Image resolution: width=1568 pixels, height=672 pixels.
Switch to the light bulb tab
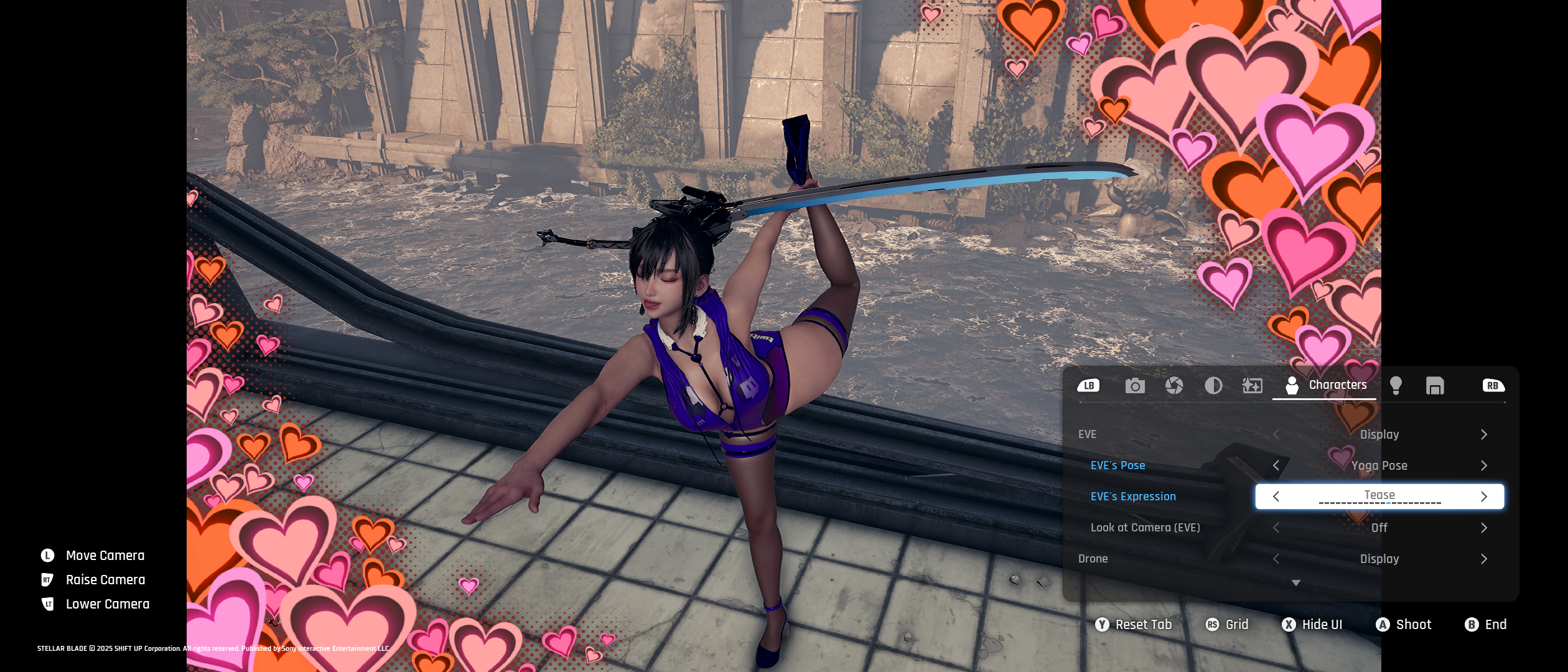click(1396, 386)
